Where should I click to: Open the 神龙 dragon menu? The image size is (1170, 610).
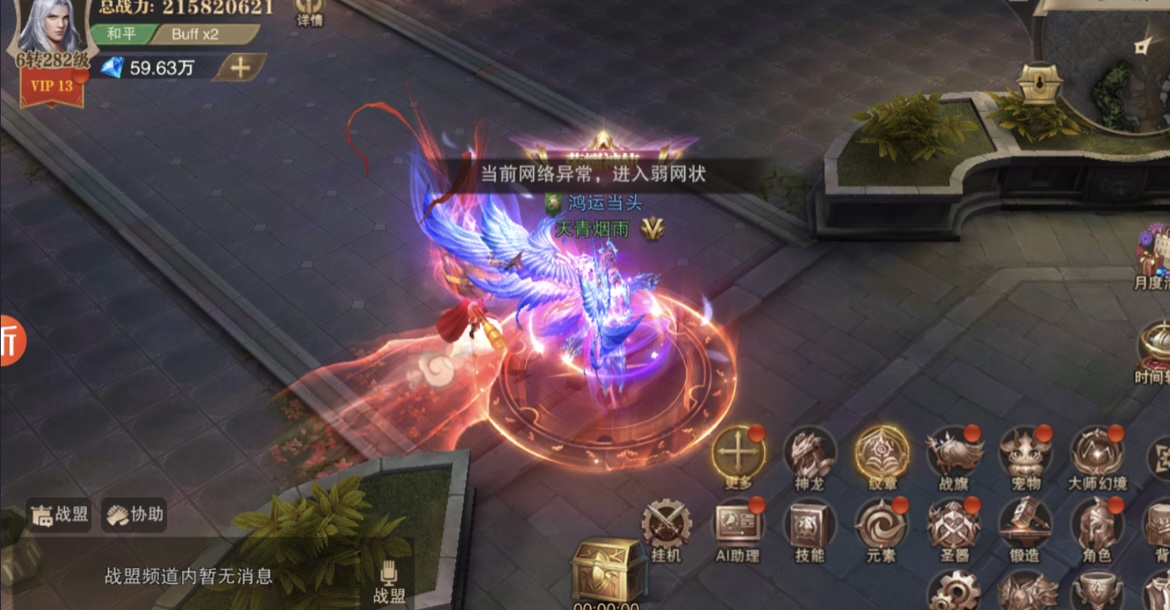pos(809,455)
